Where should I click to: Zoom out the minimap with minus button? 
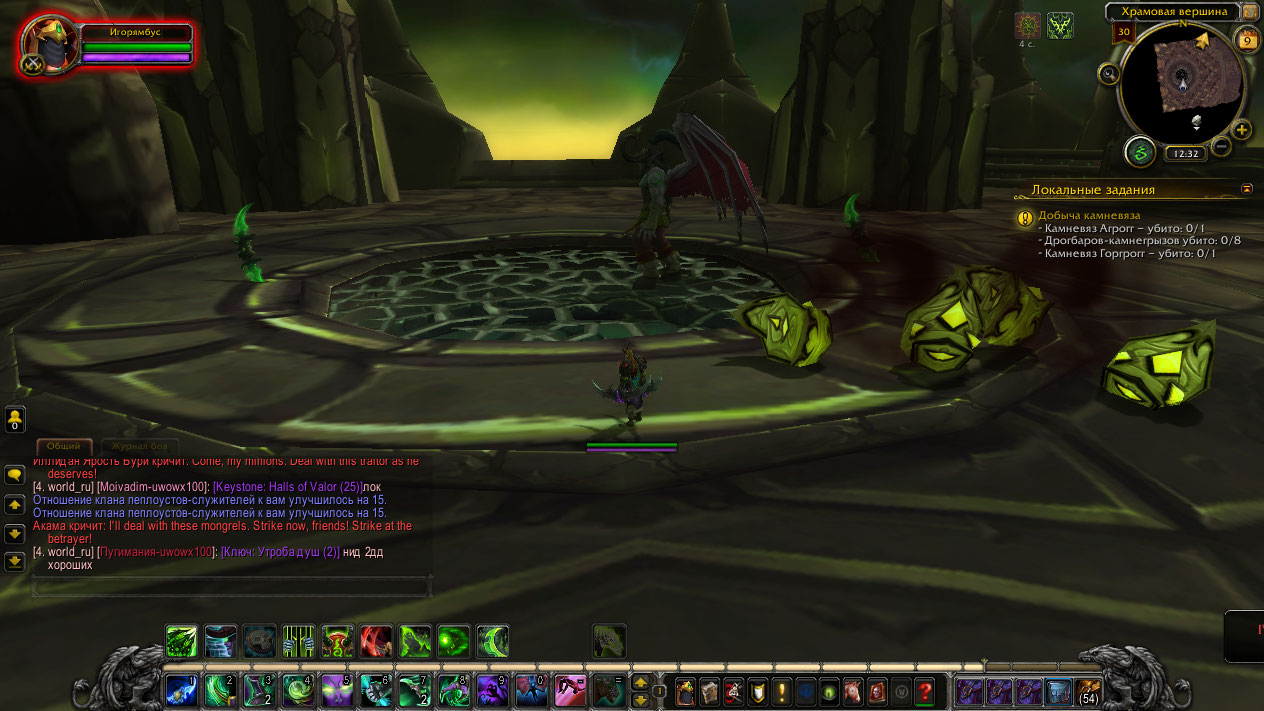(x=1221, y=148)
